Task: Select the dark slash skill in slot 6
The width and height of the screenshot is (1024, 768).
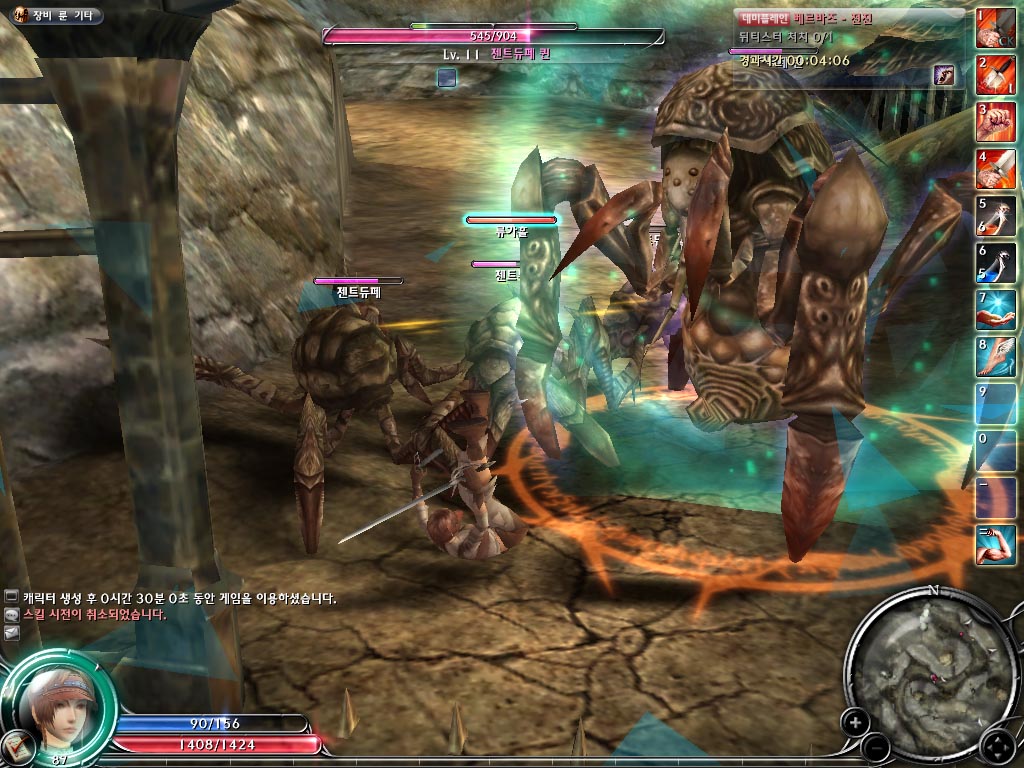Action: (996, 263)
